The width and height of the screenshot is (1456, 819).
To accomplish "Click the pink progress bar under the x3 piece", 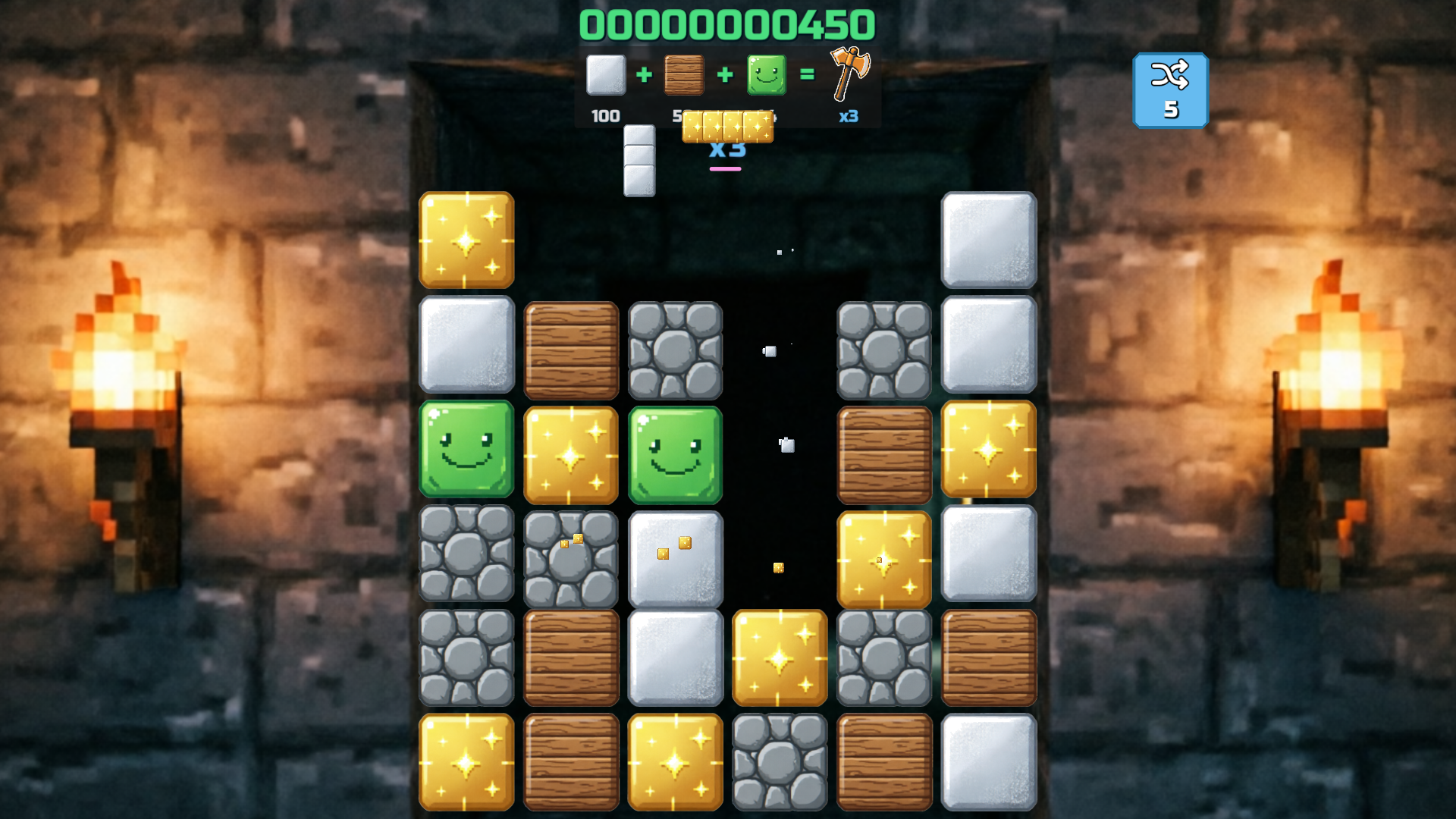I will (726, 171).
